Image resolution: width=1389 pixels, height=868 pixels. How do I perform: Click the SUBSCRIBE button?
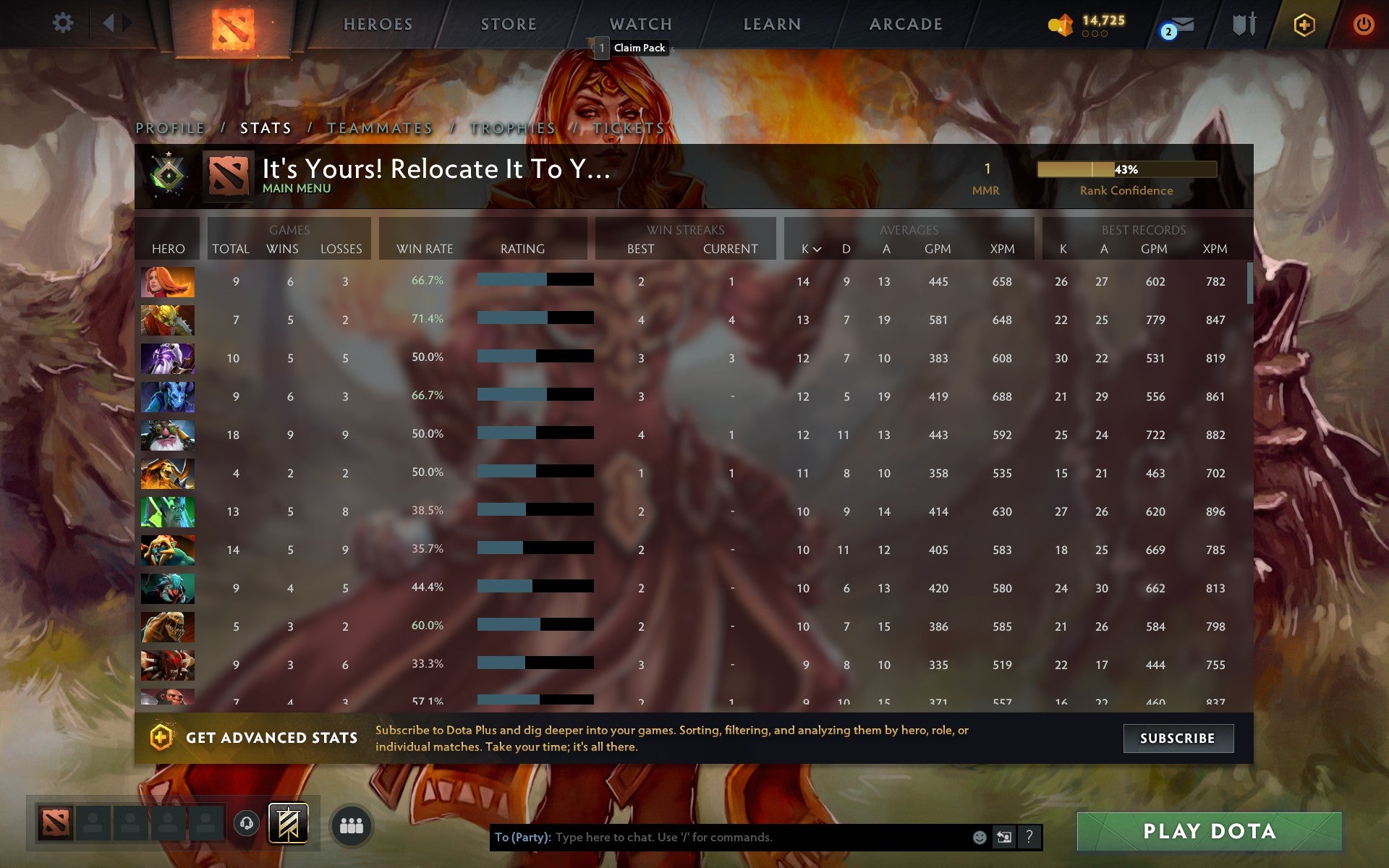(x=1178, y=739)
